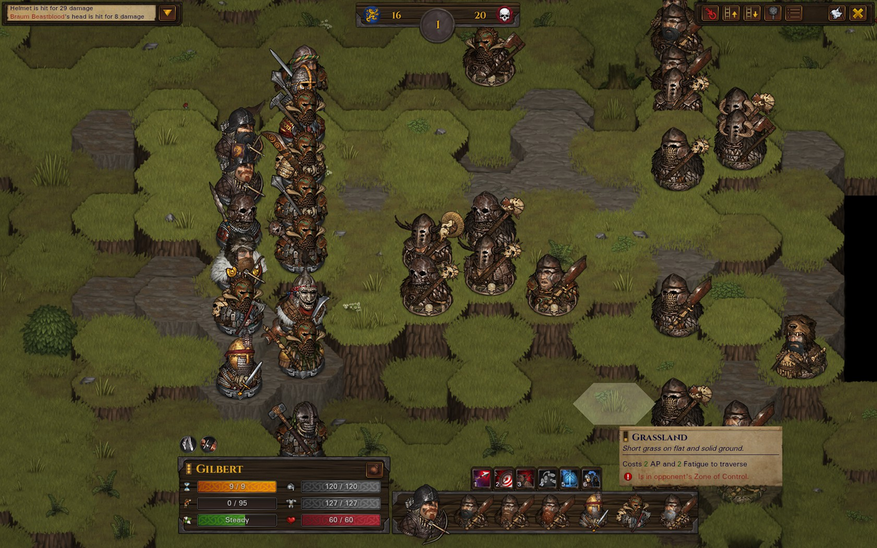
Task: Click the white flag retreat button
Action: pos(836,14)
